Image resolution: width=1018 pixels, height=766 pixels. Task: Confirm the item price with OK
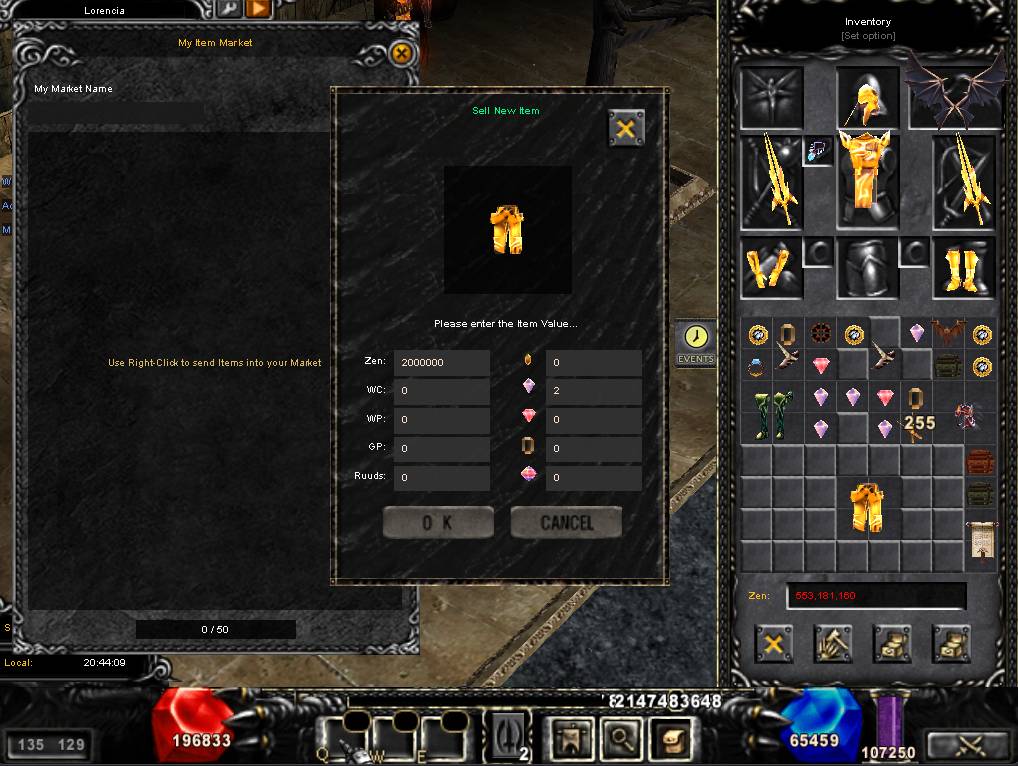point(438,522)
